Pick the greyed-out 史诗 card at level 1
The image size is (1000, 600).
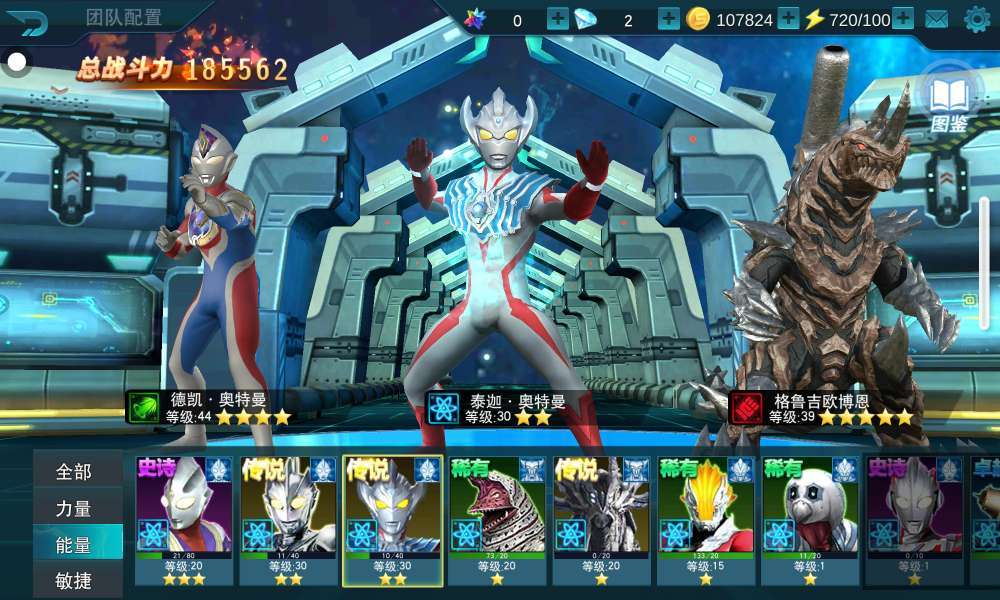click(x=914, y=520)
